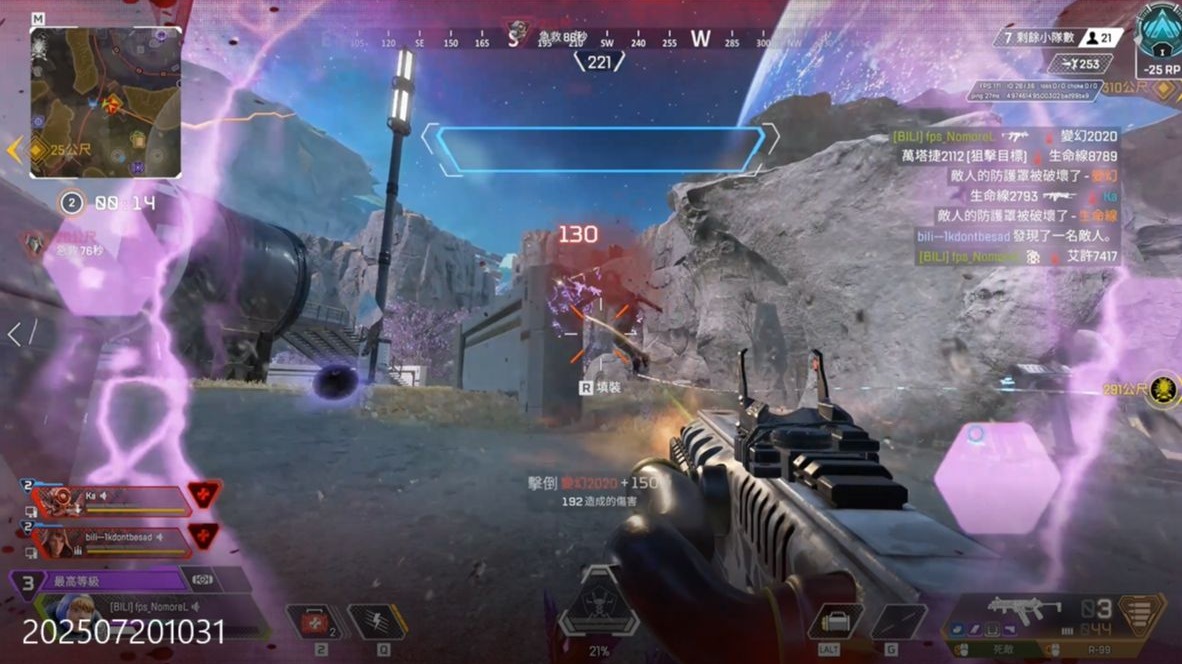
Task: Open the survival item bag slot
Action: pyautogui.click(x=835, y=622)
